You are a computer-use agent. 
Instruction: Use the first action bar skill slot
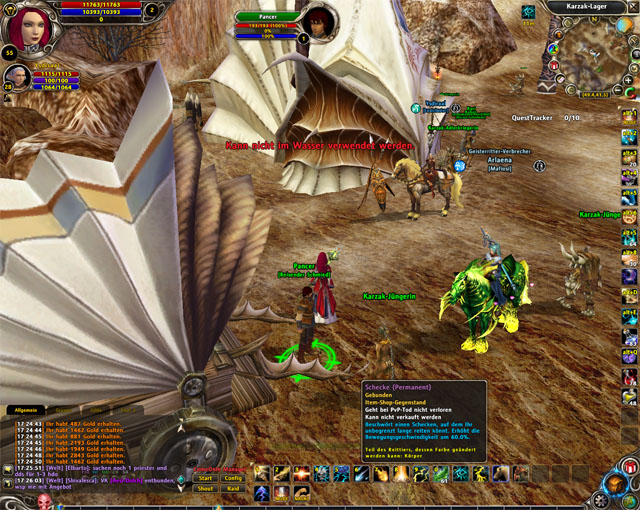point(262,473)
